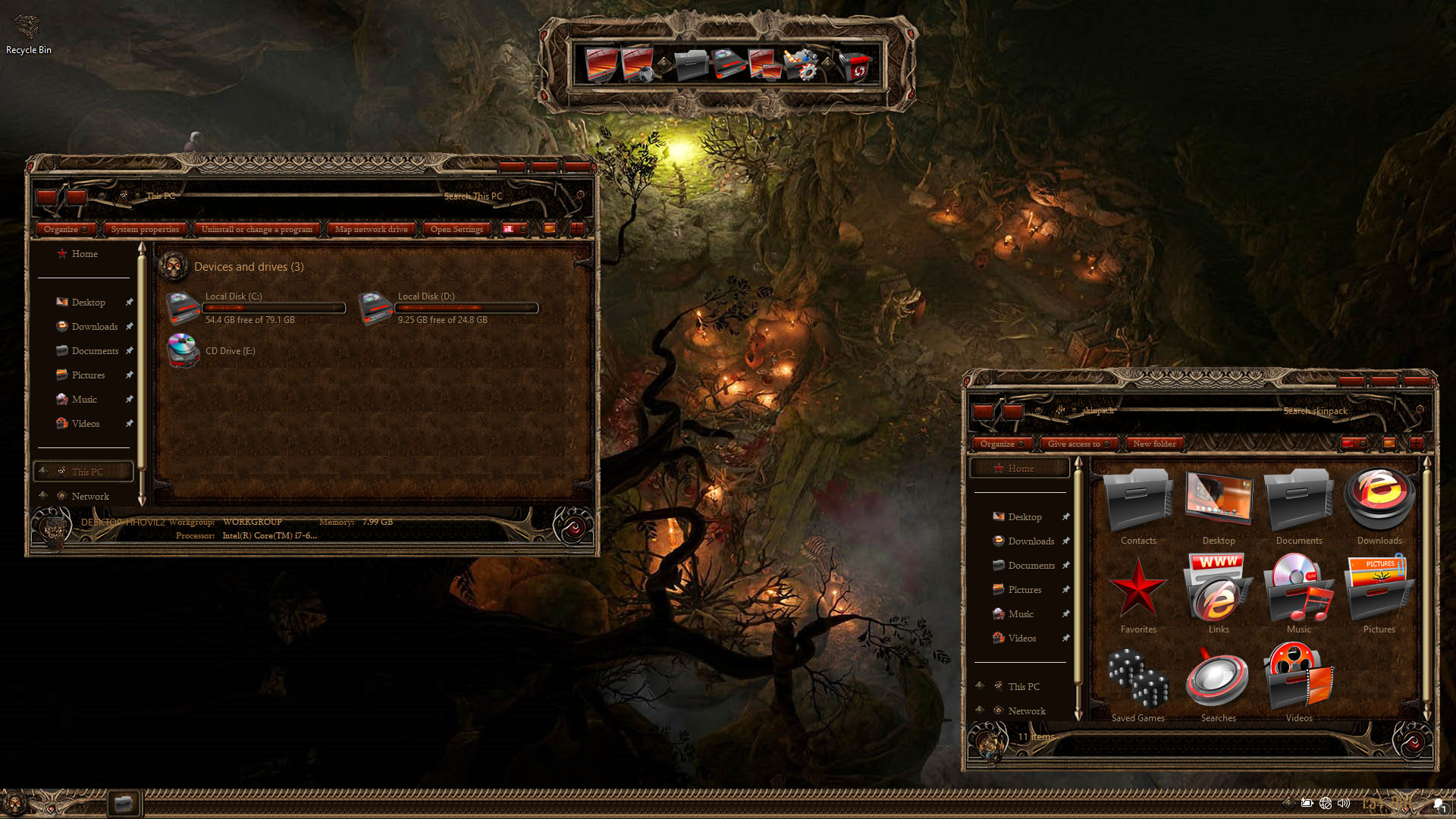
Task: Click Open Settings in This PC toolbar
Action: (457, 229)
